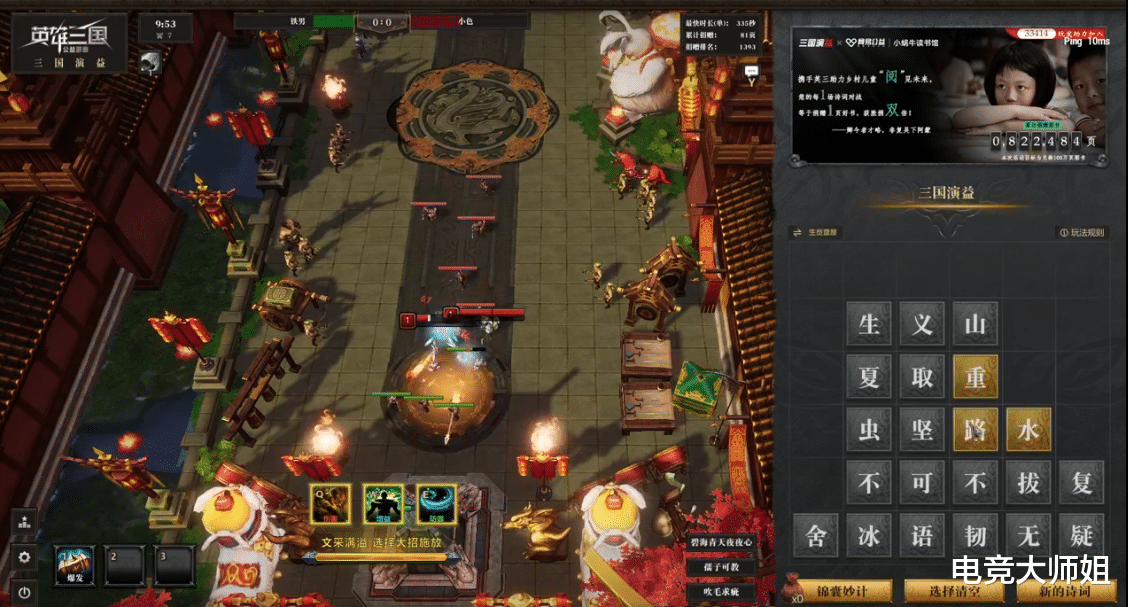Select the 拔 character tile
1128x607 pixels.
[x=1028, y=483]
